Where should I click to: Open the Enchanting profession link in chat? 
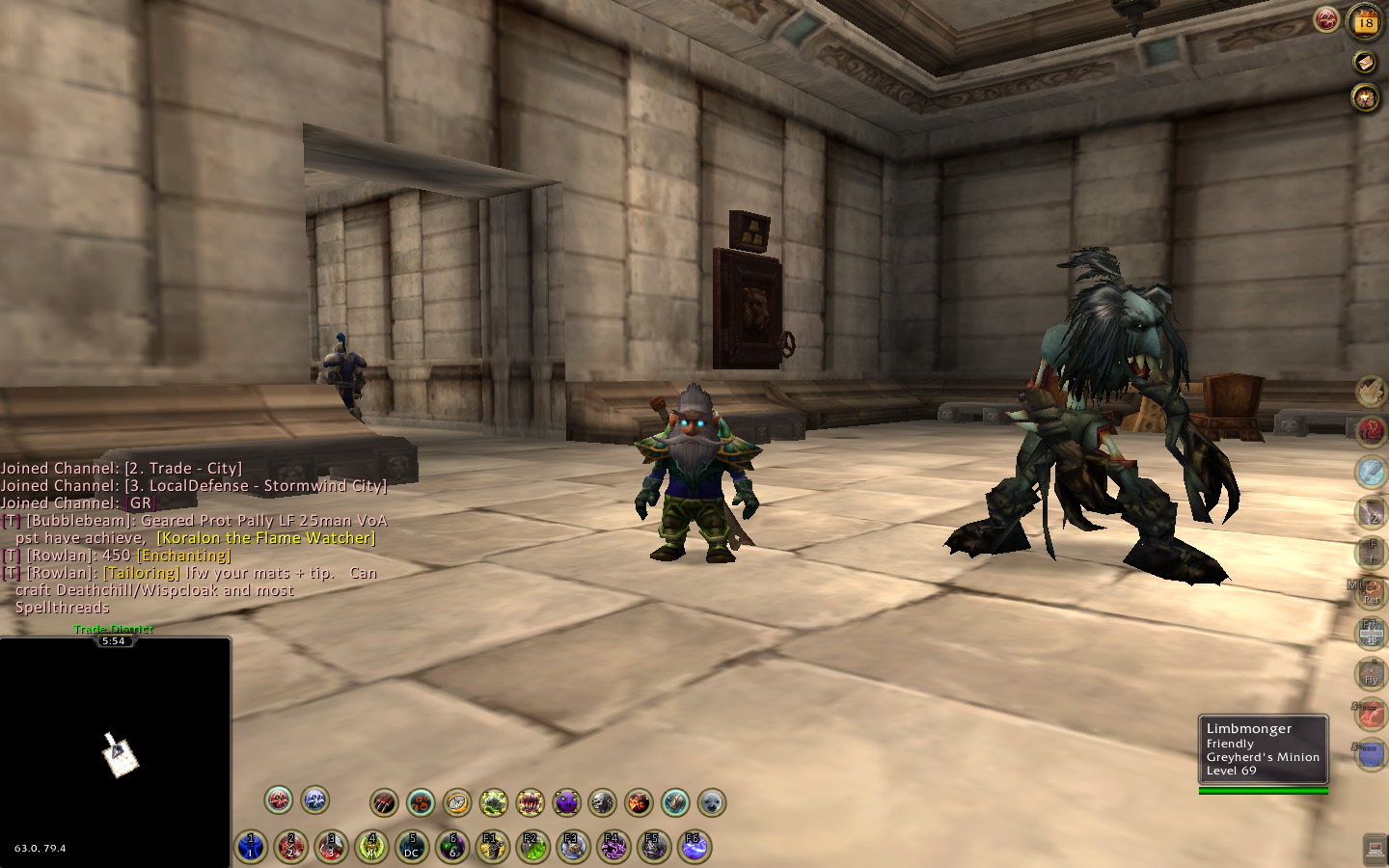(183, 556)
